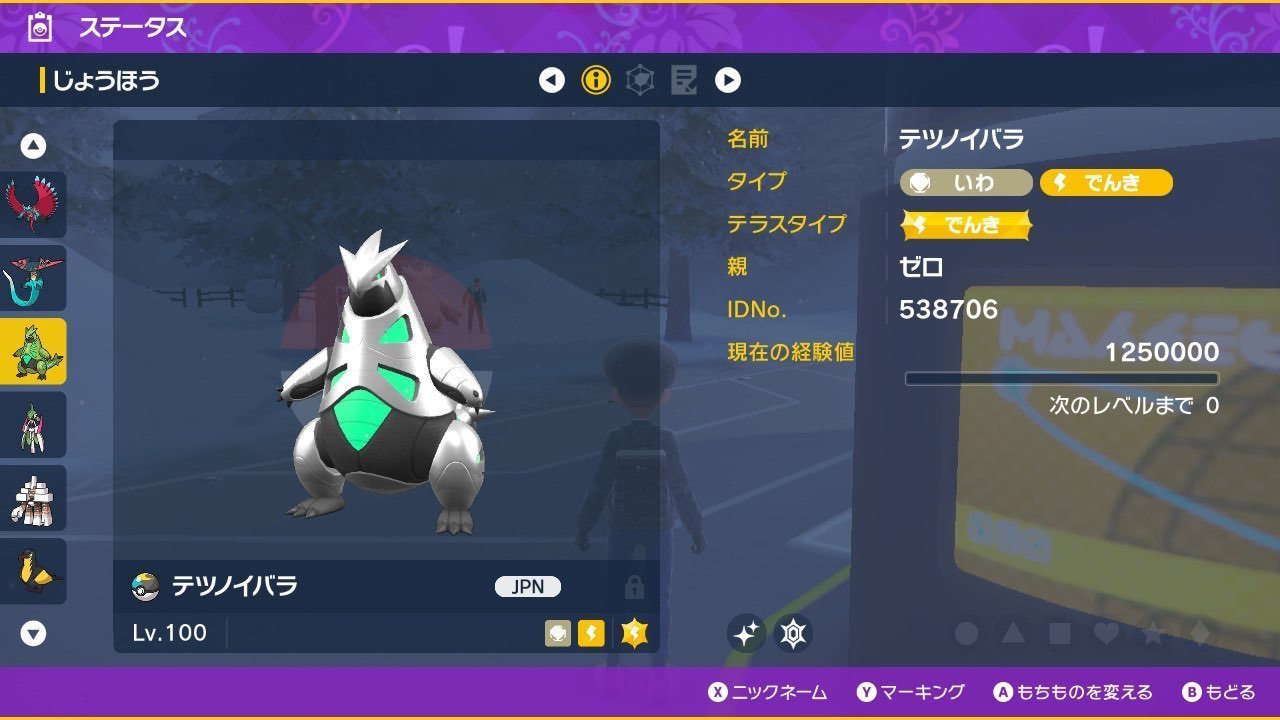Click the experience progress bar
The height and width of the screenshot is (720, 1280).
point(1063,378)
